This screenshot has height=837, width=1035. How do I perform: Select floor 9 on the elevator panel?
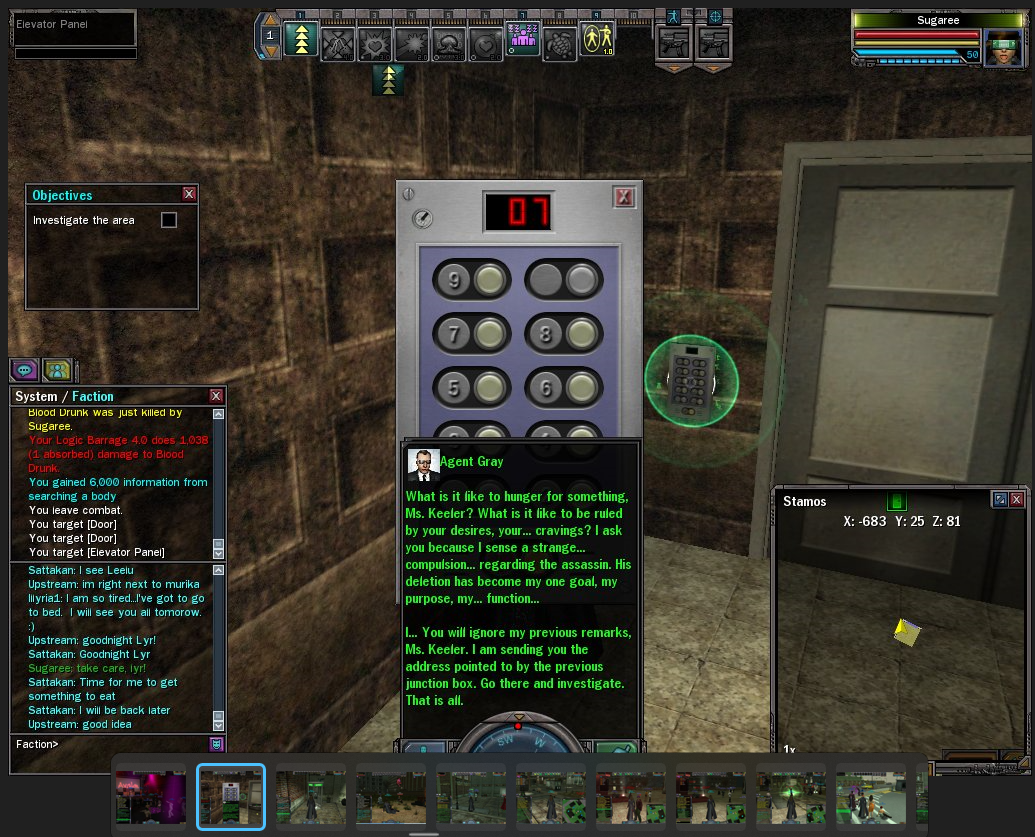pos(489,281)
